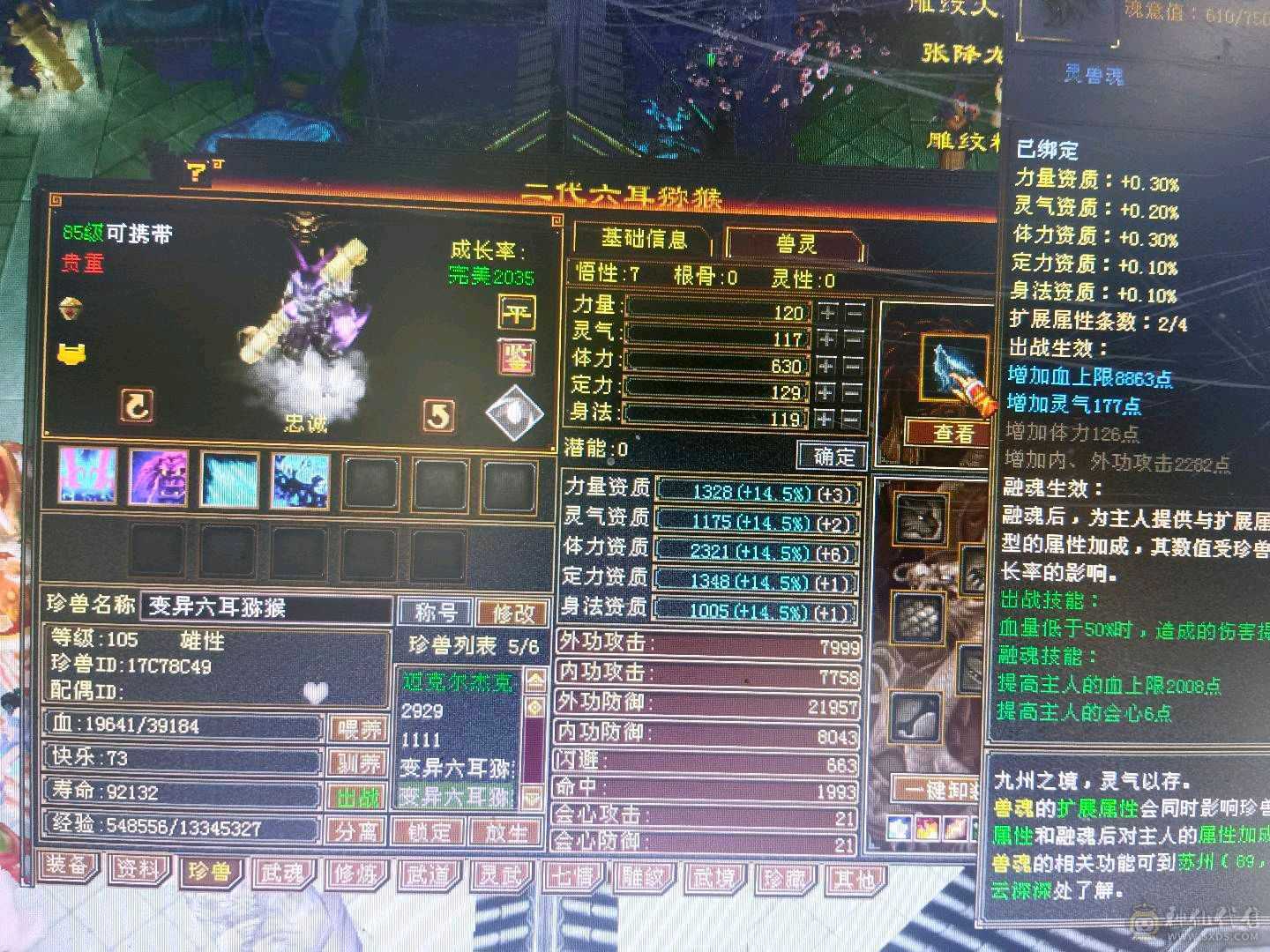Image resolution: width=1270 pixels, height=952 pixels.
Task: Click the scroll-up arrow on the pet list
Action: [x=531, y=681]
